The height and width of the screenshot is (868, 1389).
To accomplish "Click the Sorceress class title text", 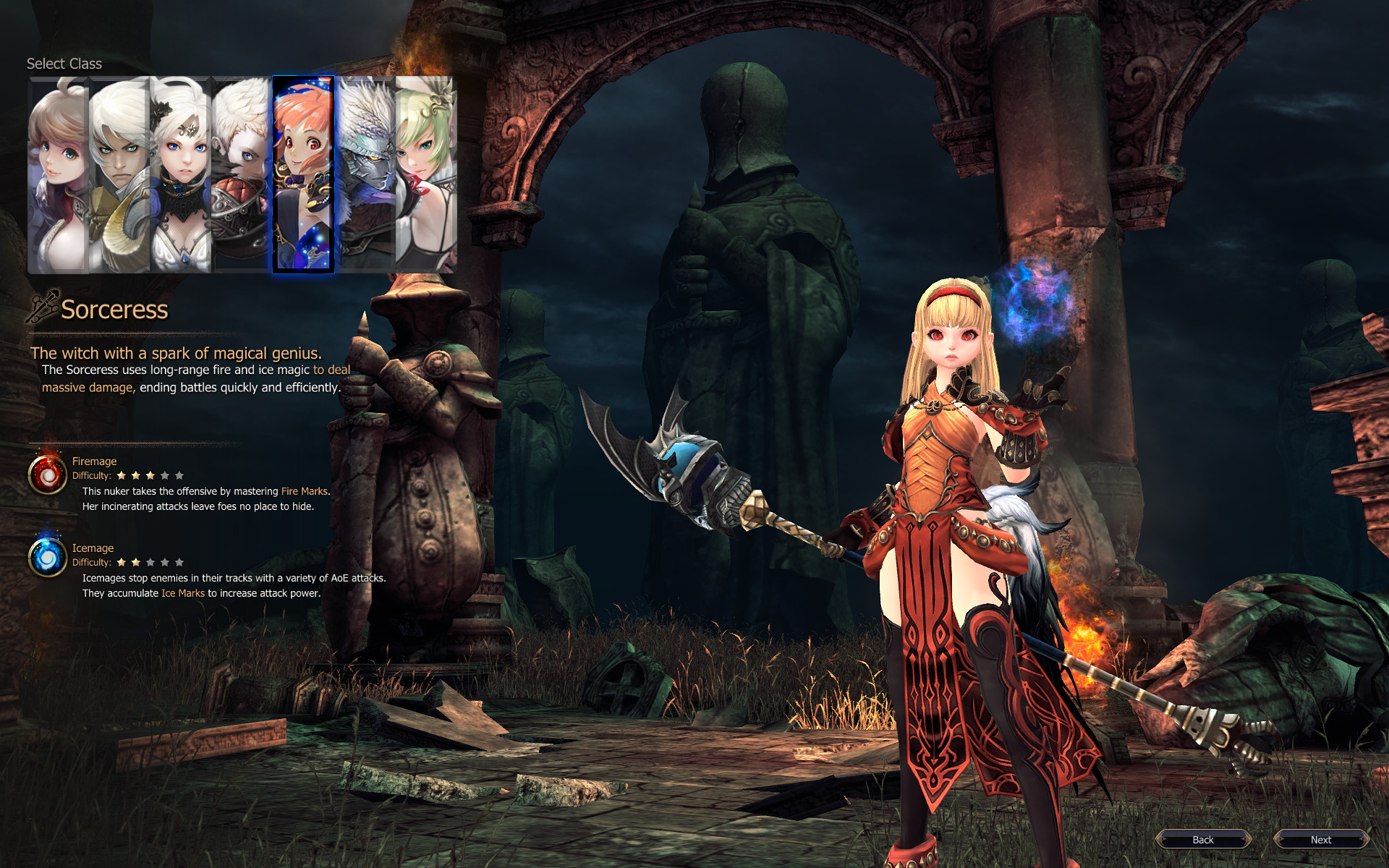I will point(116,310).
